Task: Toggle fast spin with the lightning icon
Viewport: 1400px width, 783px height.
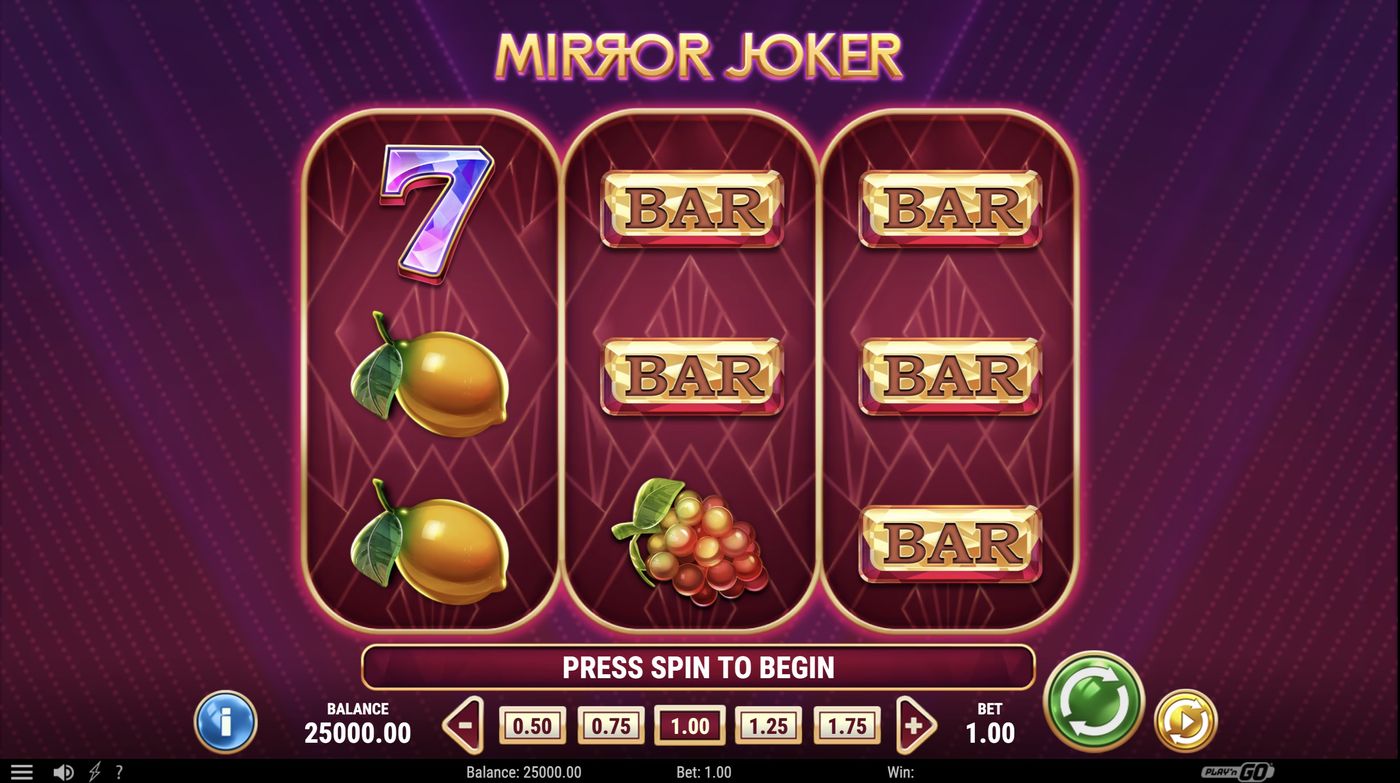Action: [95, 771]
